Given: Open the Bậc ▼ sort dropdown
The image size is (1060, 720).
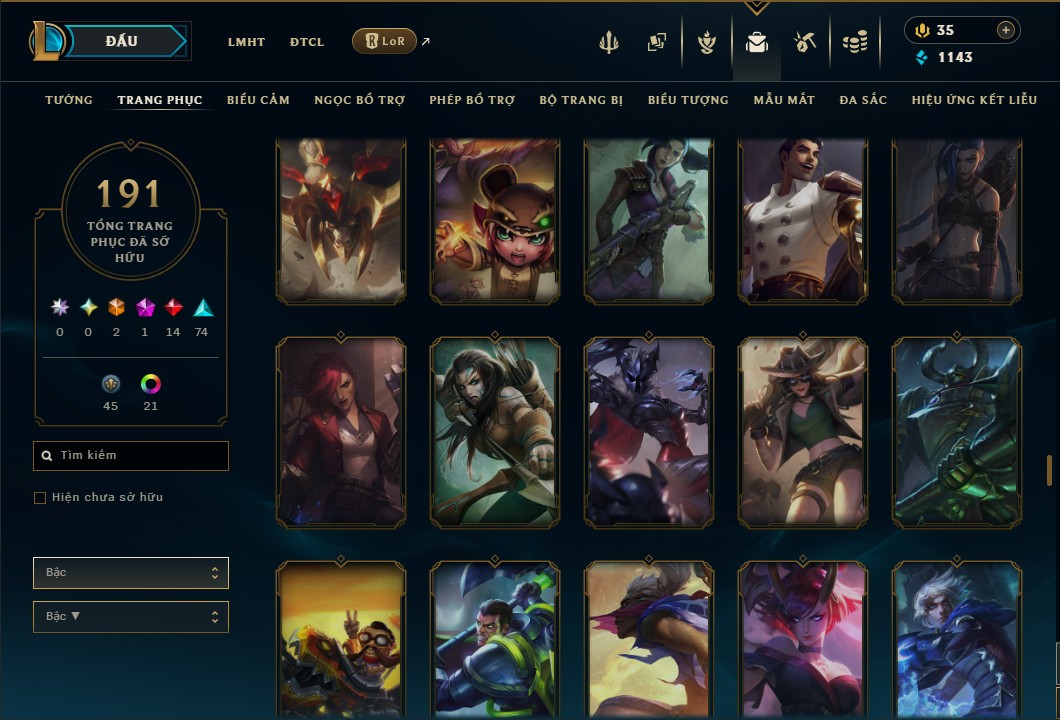Looking at the screenshot, I should [131, 617].
